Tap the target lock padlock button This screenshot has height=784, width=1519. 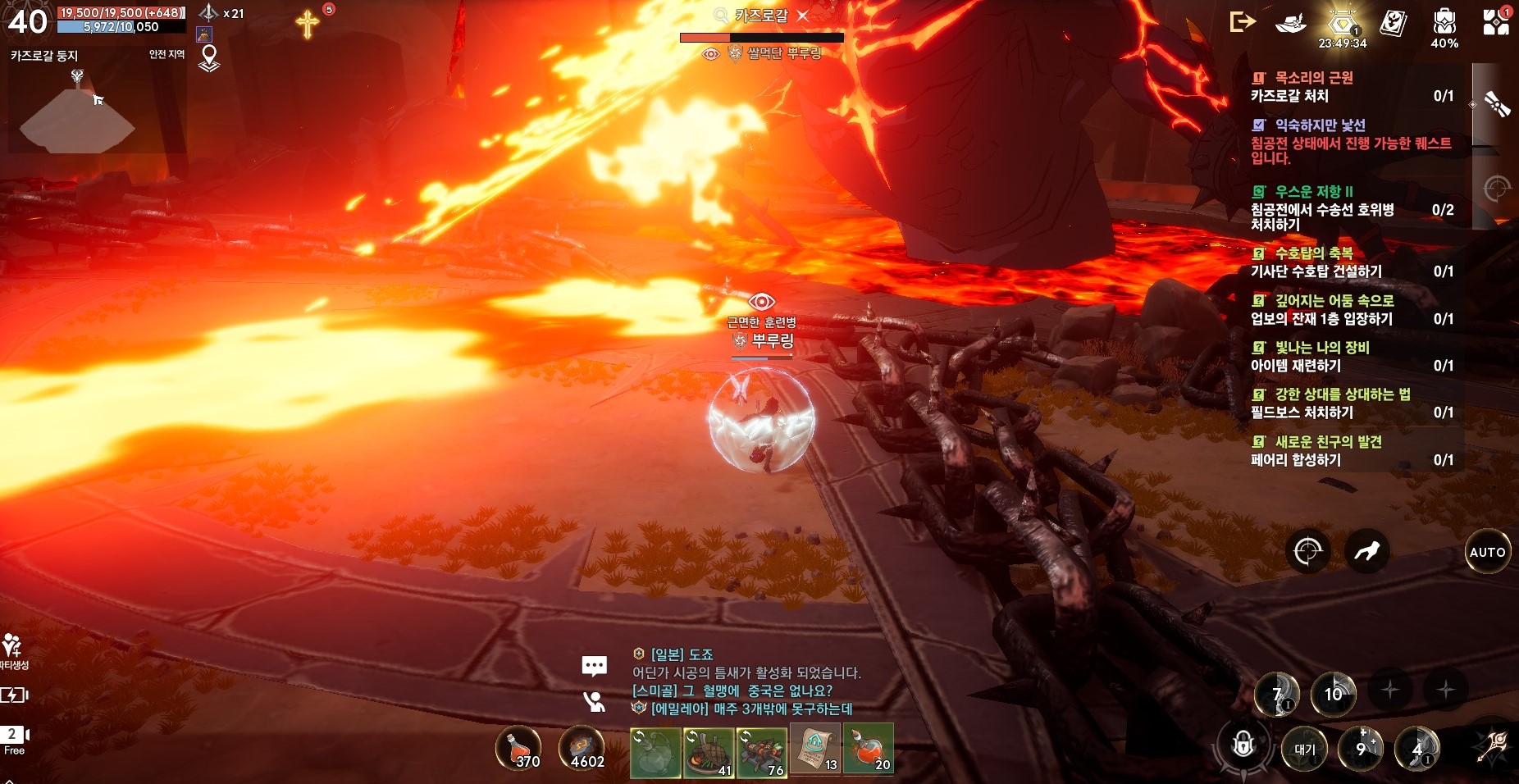[1243, 745]
